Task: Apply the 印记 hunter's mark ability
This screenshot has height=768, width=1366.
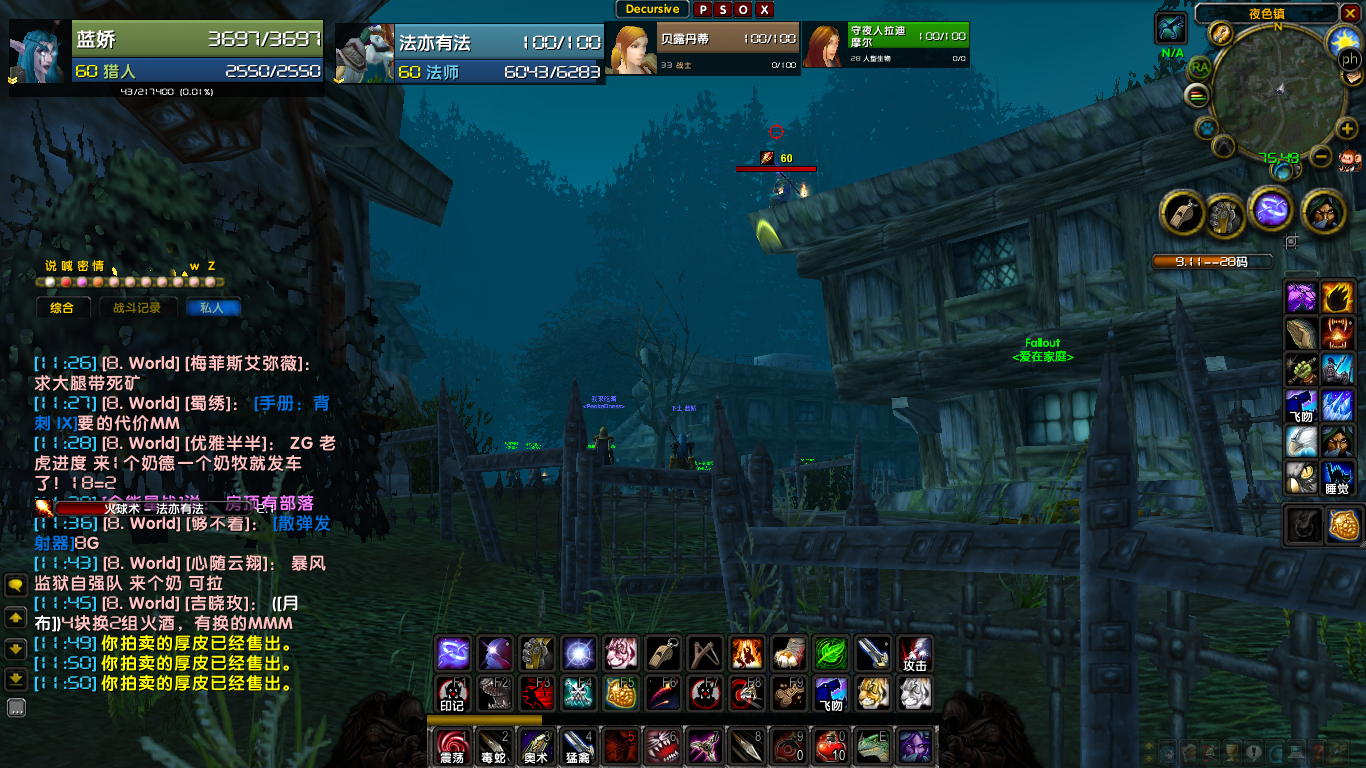Action: pos(452,693)
